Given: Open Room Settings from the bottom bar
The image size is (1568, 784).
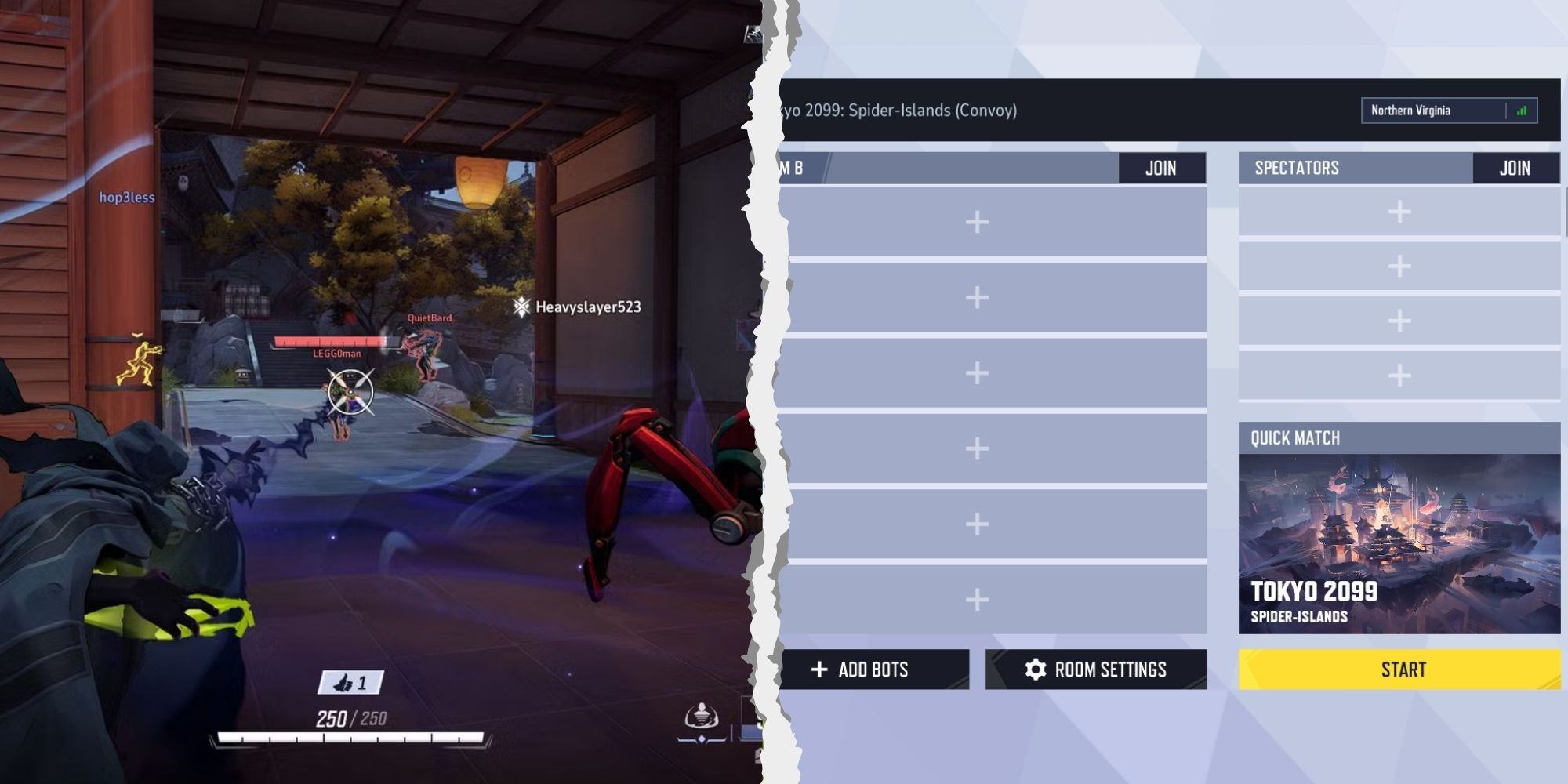Looking at the screenshot, I should 1094,670.
